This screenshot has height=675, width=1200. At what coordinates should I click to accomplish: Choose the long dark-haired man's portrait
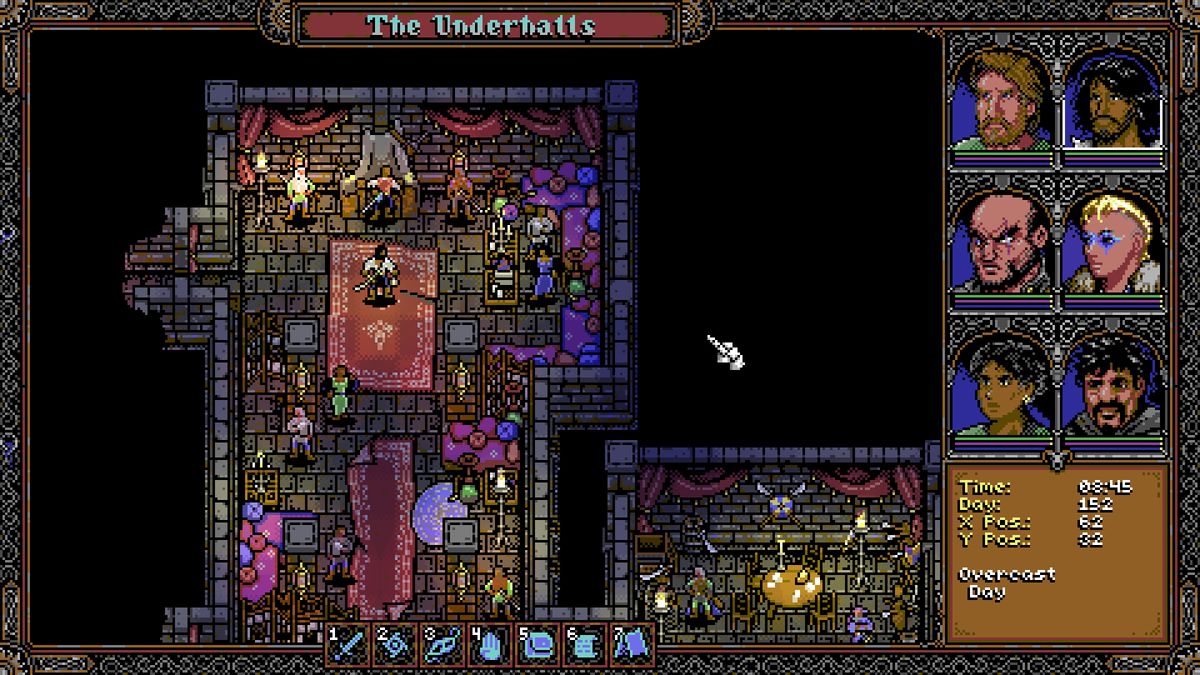point(1113,100)
